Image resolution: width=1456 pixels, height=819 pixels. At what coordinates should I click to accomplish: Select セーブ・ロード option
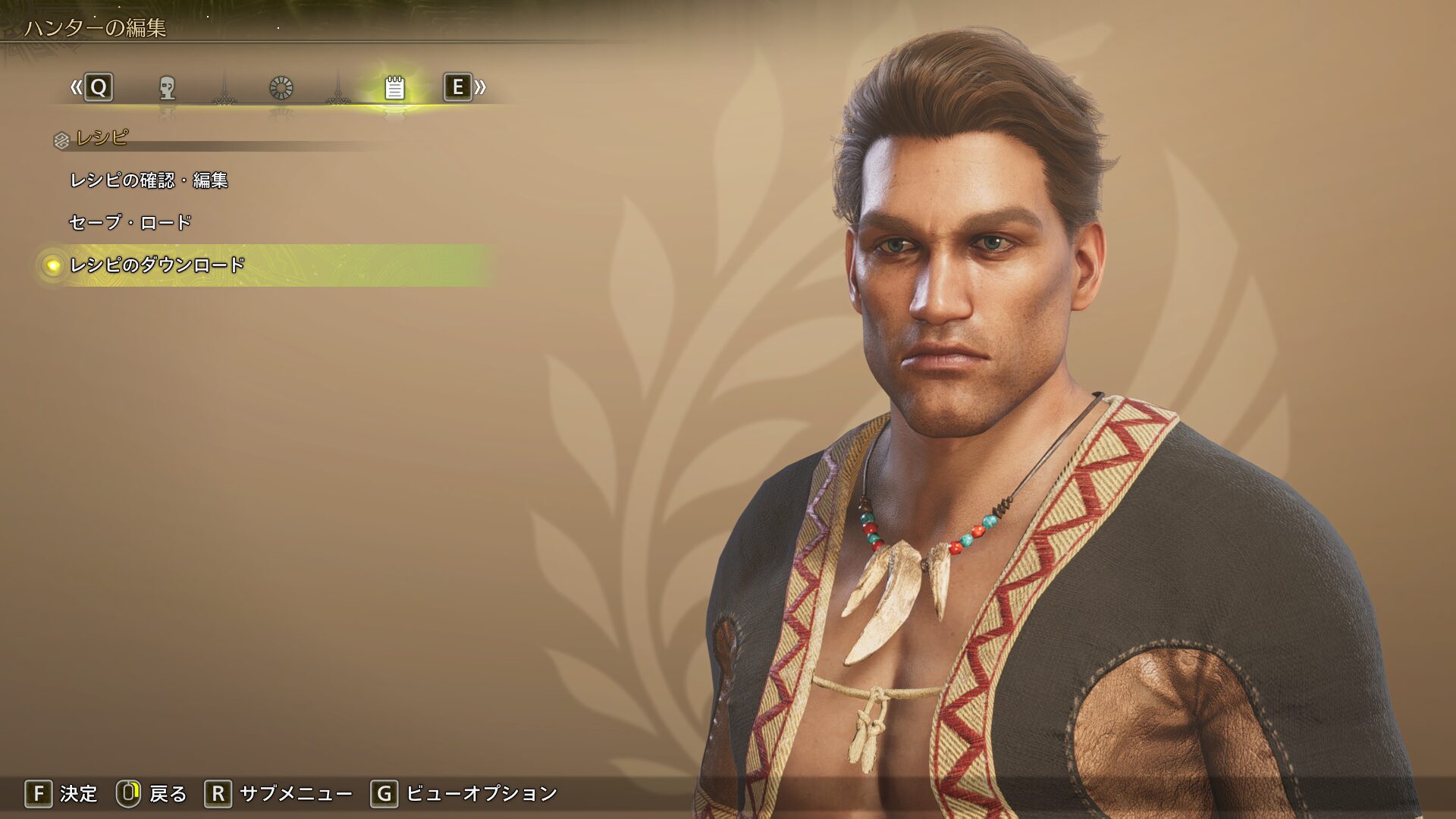pyautogui.click(x=130, y=223)
